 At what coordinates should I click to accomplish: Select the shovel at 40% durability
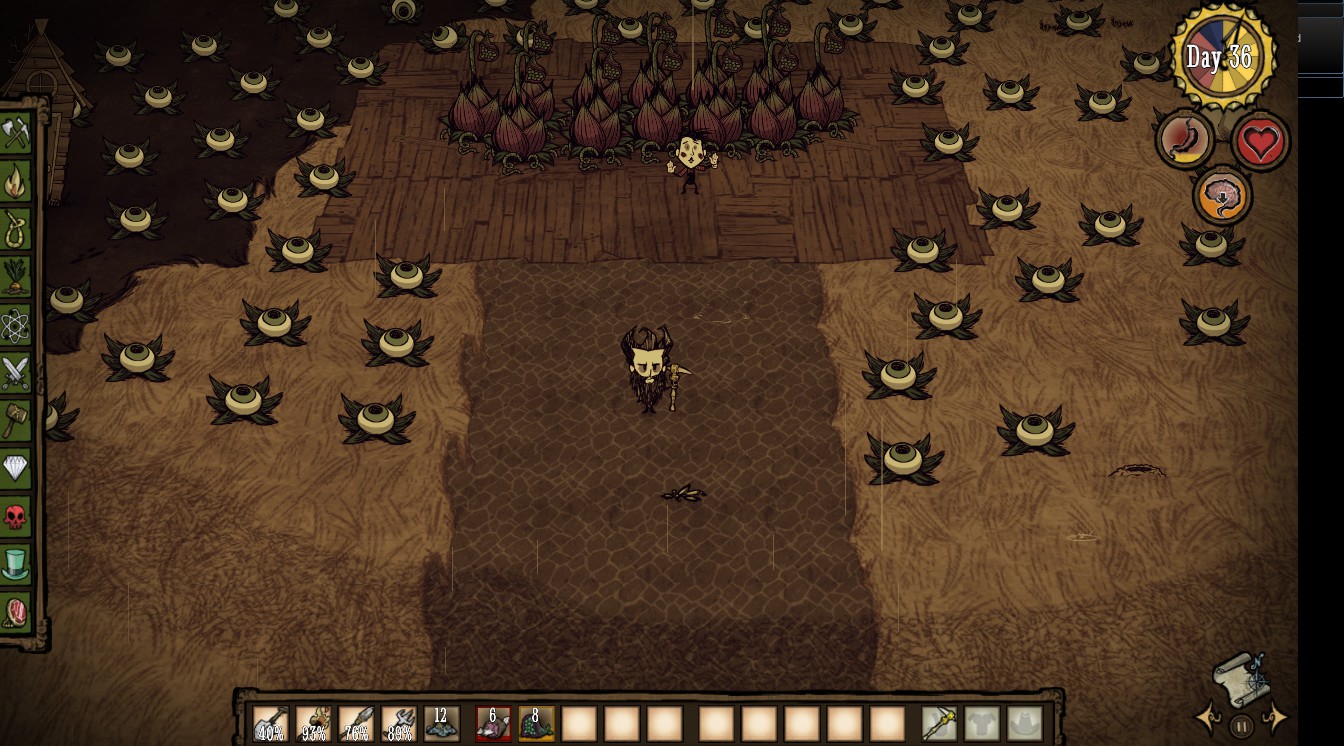click(x=270, y=723)
